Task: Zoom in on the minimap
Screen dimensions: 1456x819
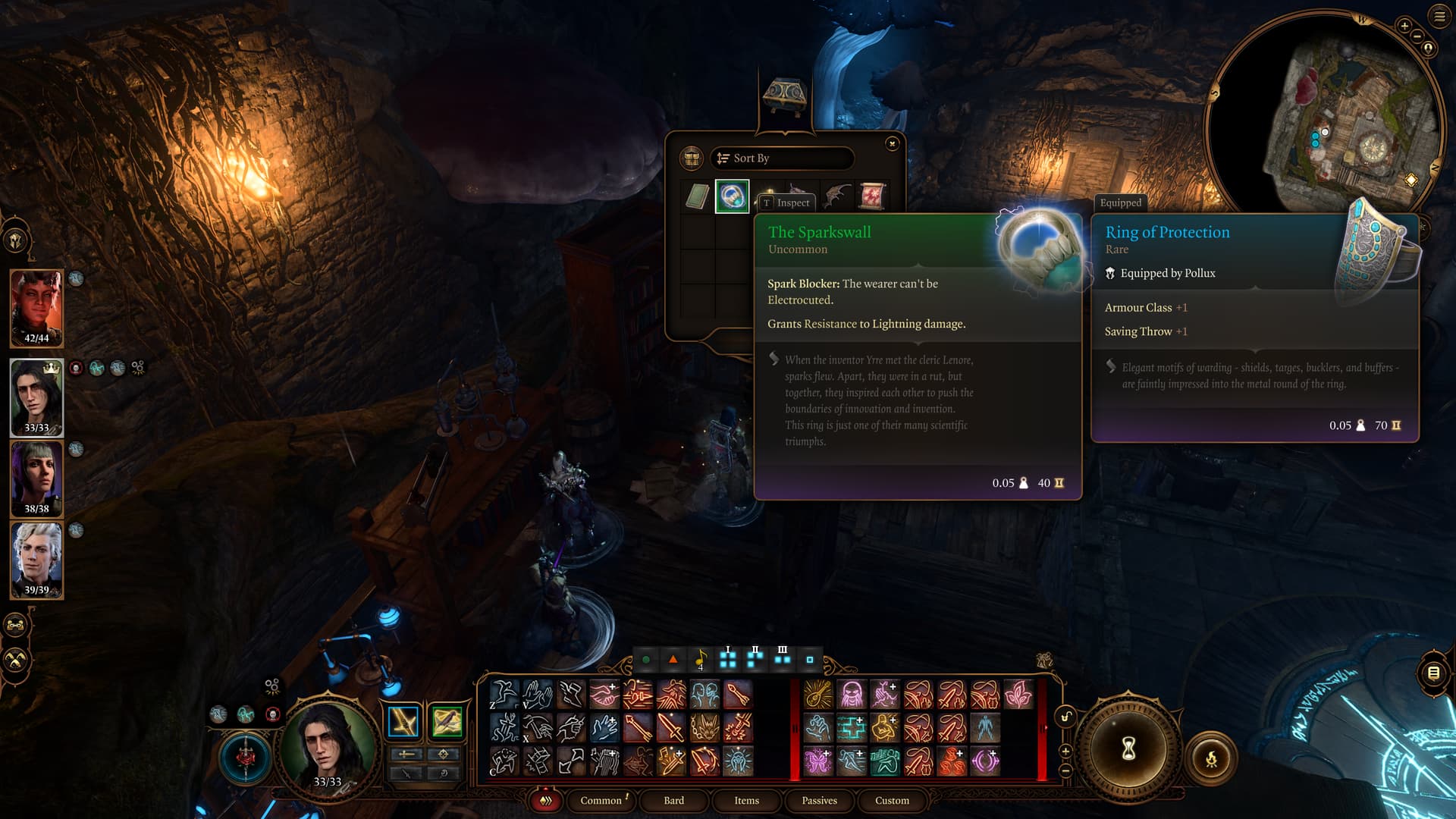Action: (x=1404, y=26)
